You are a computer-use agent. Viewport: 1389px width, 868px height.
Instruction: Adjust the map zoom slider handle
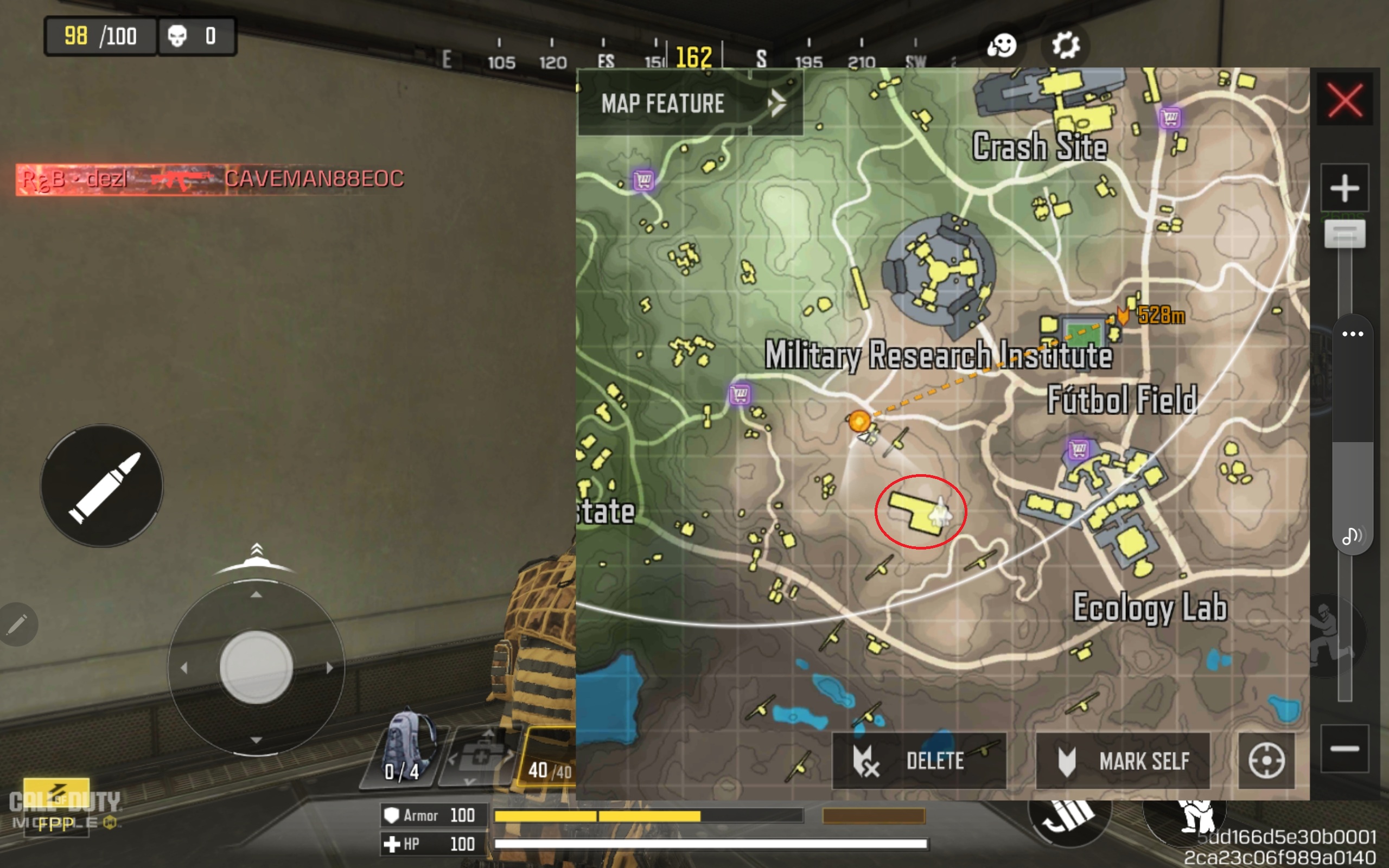(1344, 234)
